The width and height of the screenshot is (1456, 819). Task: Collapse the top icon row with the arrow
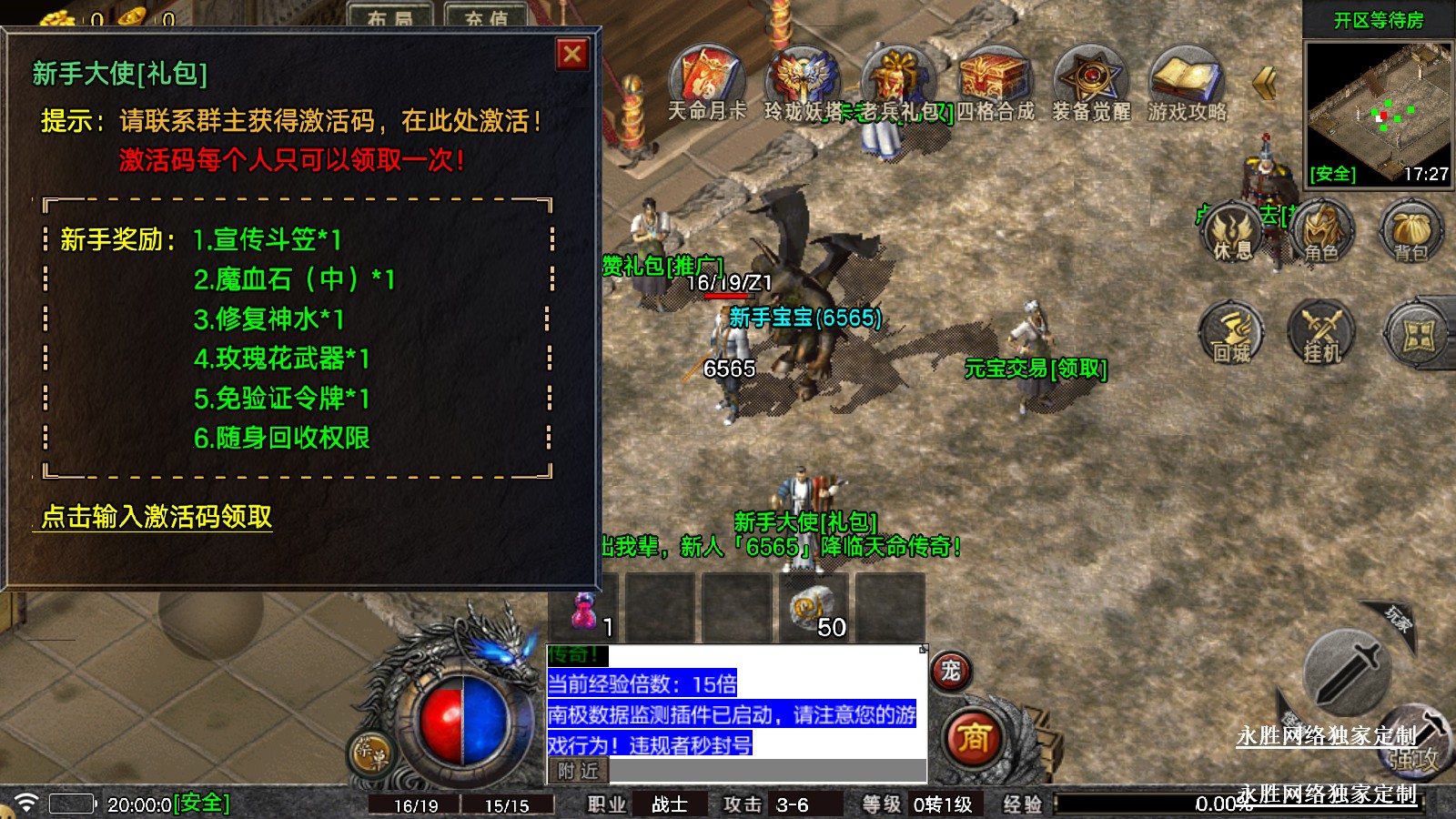pos(1264,83)
